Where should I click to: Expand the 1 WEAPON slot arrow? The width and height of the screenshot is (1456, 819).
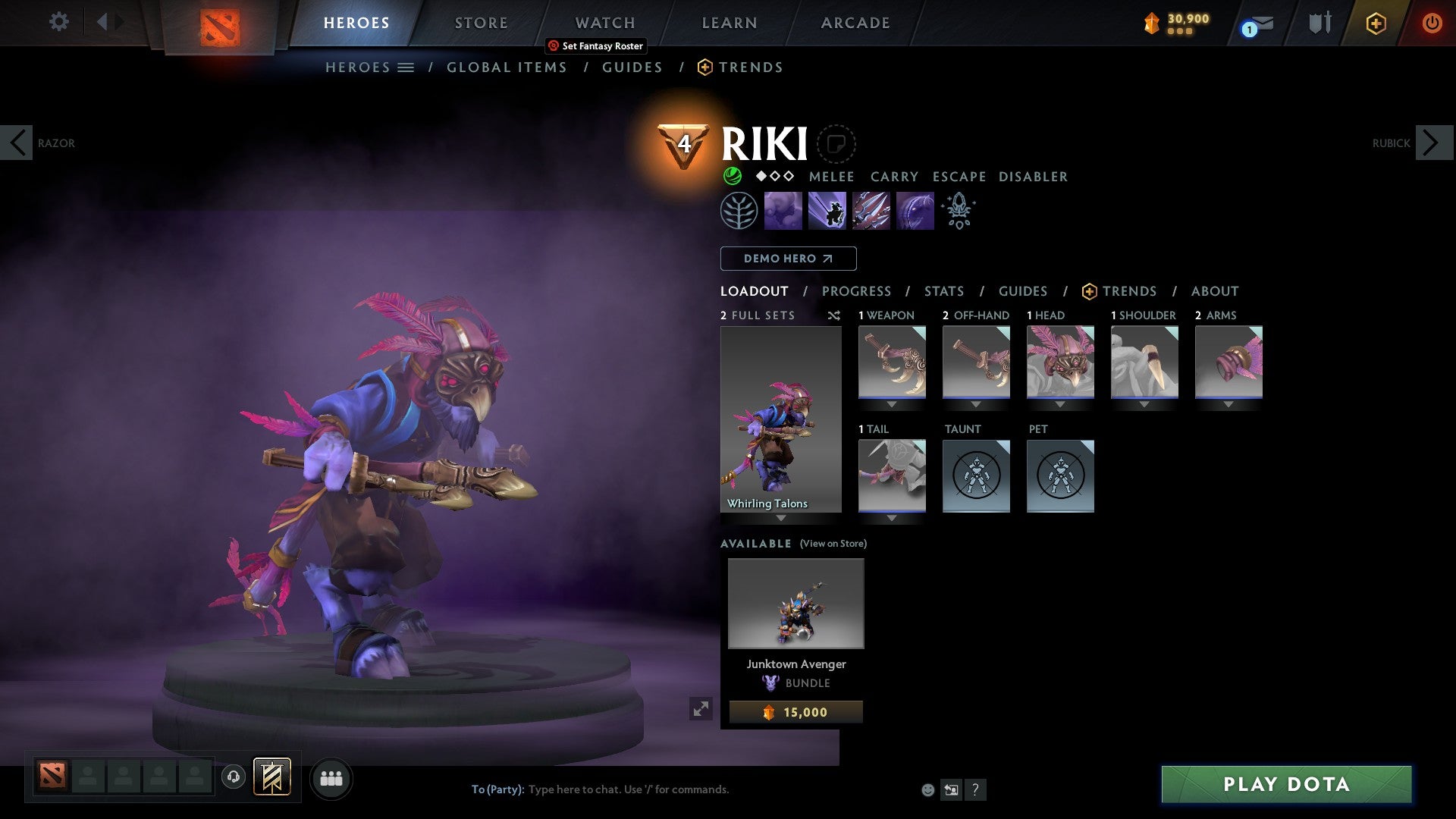(892, 403)
